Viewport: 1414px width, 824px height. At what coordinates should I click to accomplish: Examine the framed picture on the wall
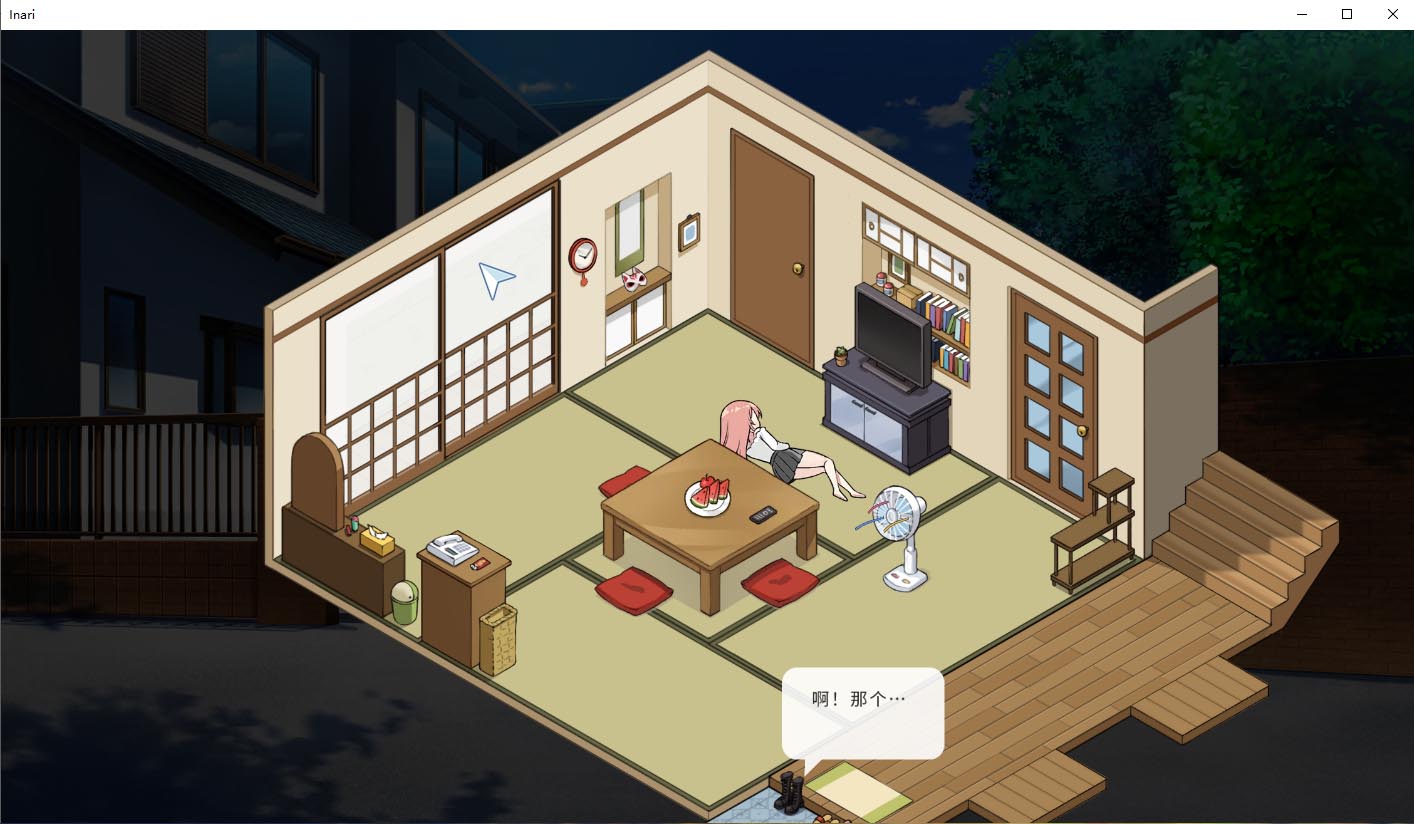(688, 232)
